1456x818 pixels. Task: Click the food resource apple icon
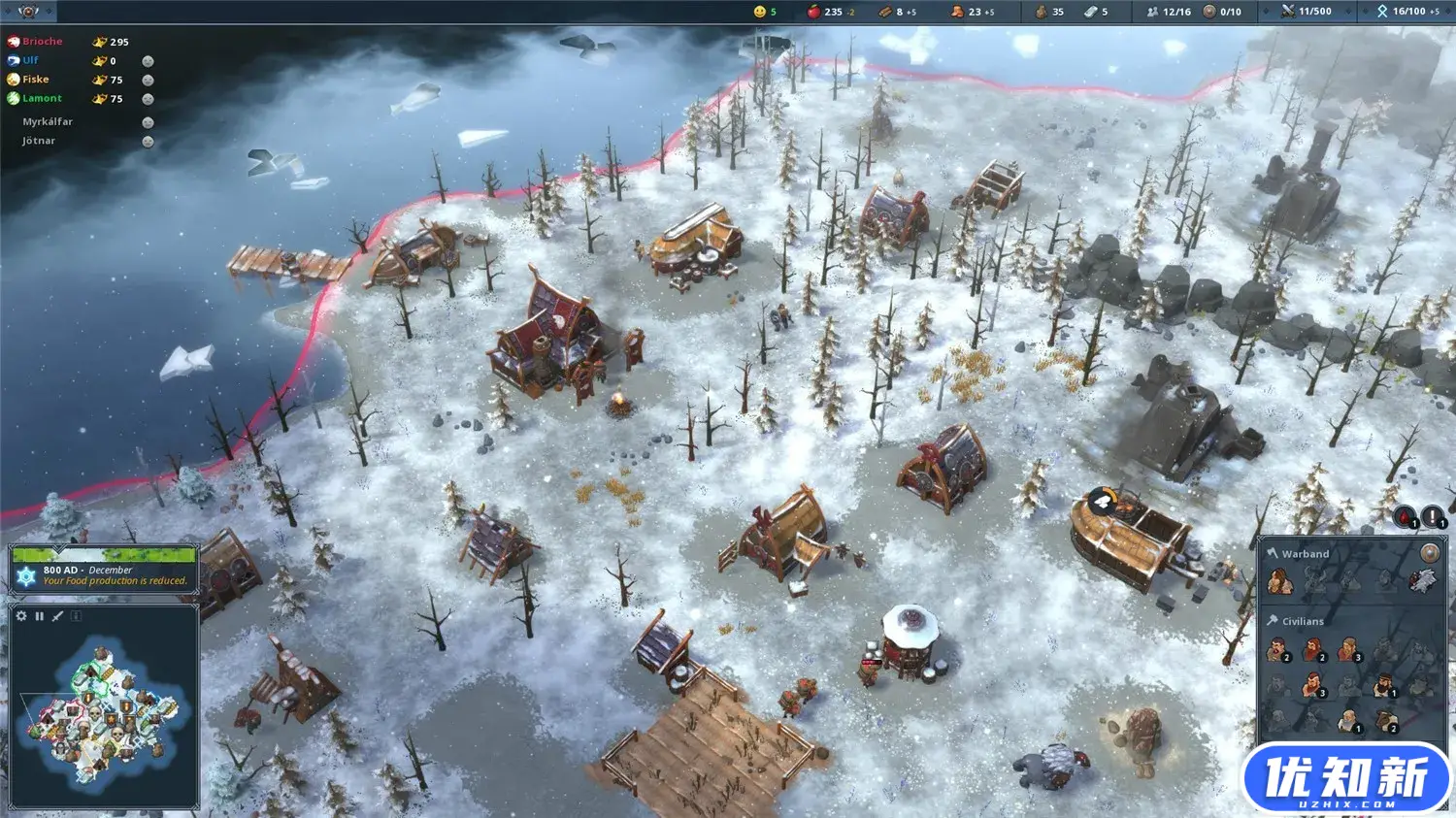coord(814,12)
